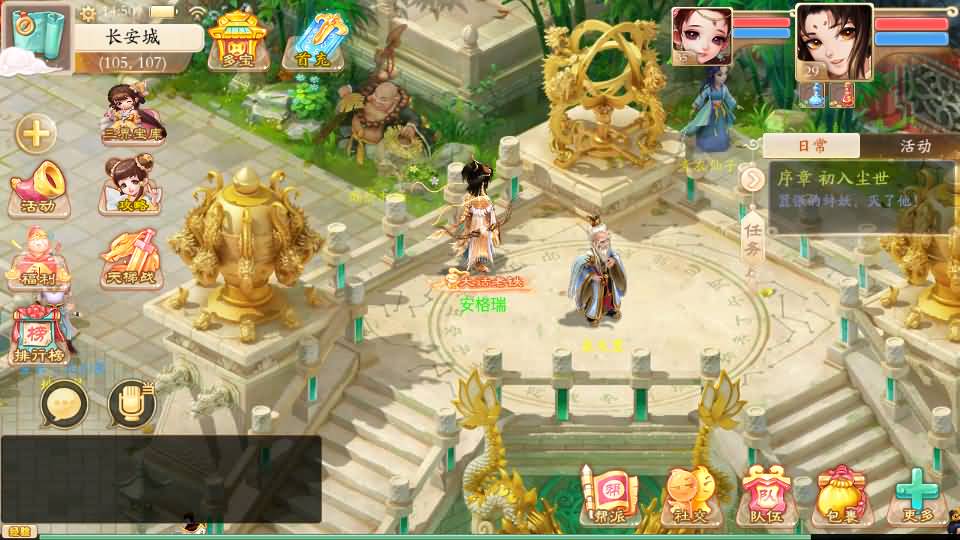The width and height of the screenshot is (960, 540).
Task: Open the 多宝 shop pavilion icon
Action: point(238,41)
